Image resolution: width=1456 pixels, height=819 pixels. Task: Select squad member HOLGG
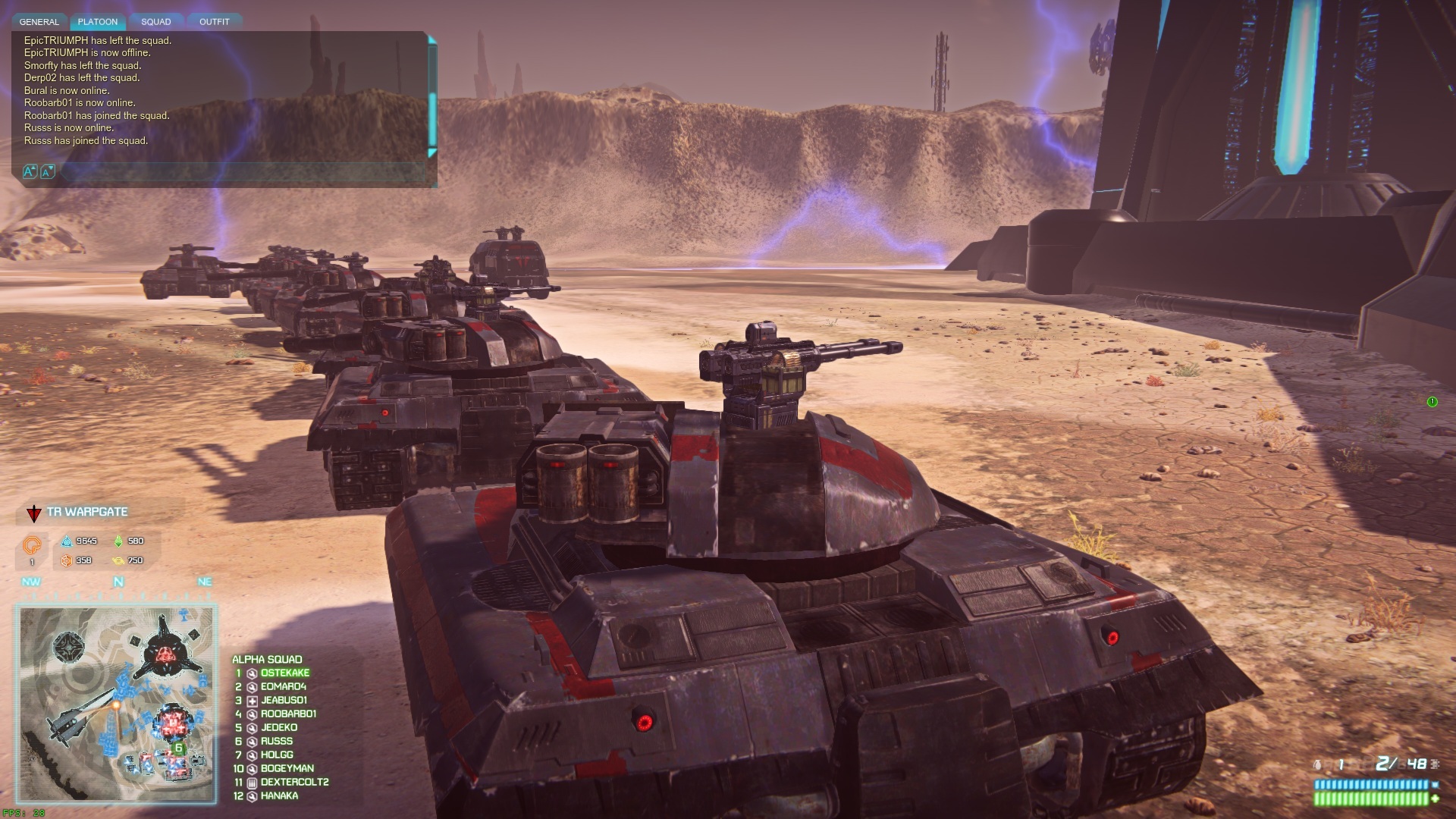[x=276, y=755]
